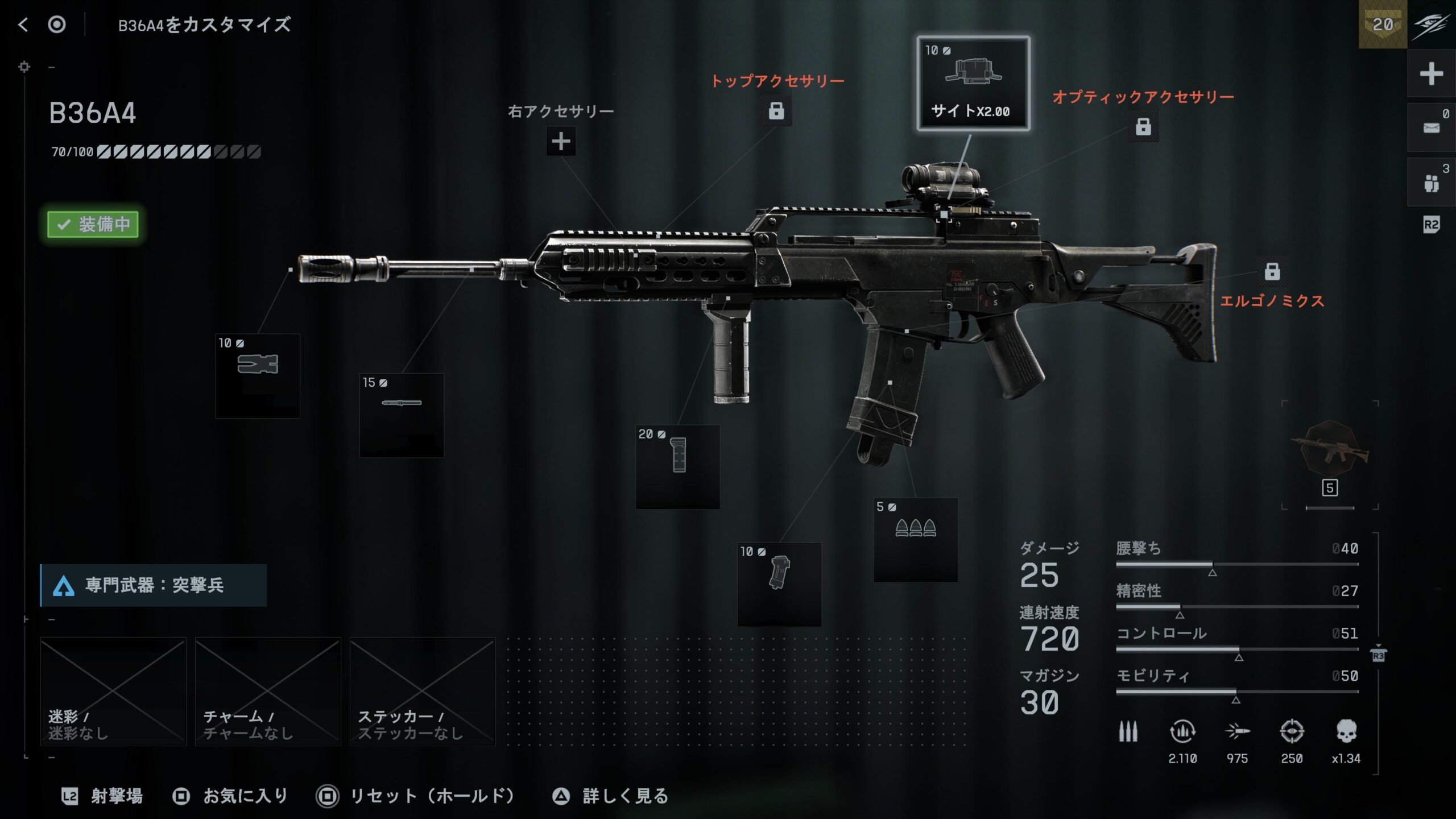The height and width of the screenshot is (819, 1456).
Task: Select the locked トップアクセサリー slot
Action: 776,110
